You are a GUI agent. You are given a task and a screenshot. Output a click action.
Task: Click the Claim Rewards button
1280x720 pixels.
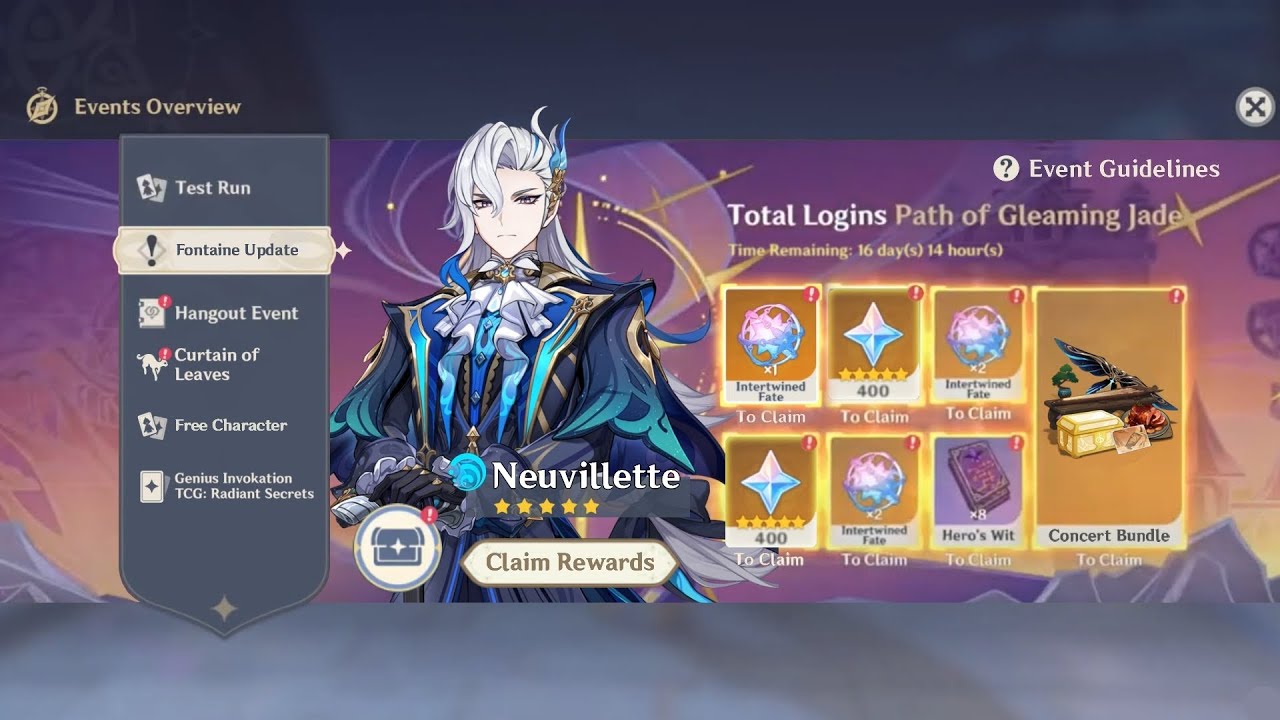tap(569, 562)
